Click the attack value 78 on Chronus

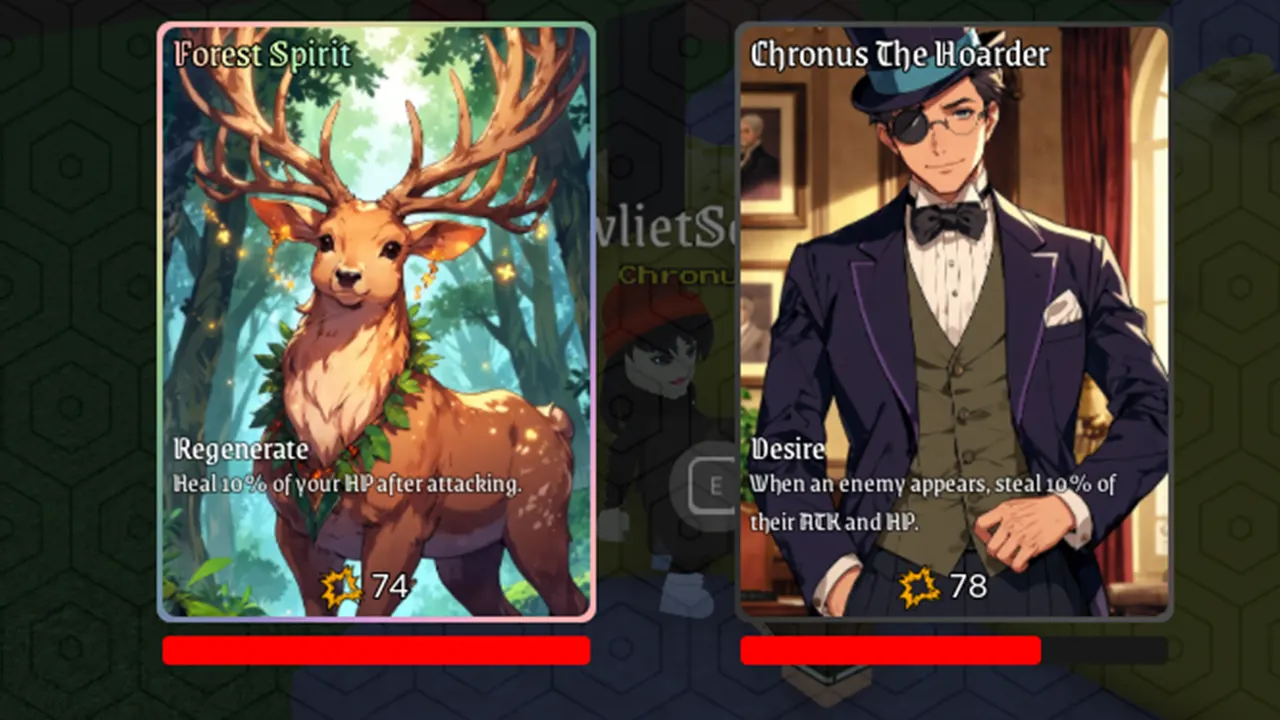tap(966, 586)
